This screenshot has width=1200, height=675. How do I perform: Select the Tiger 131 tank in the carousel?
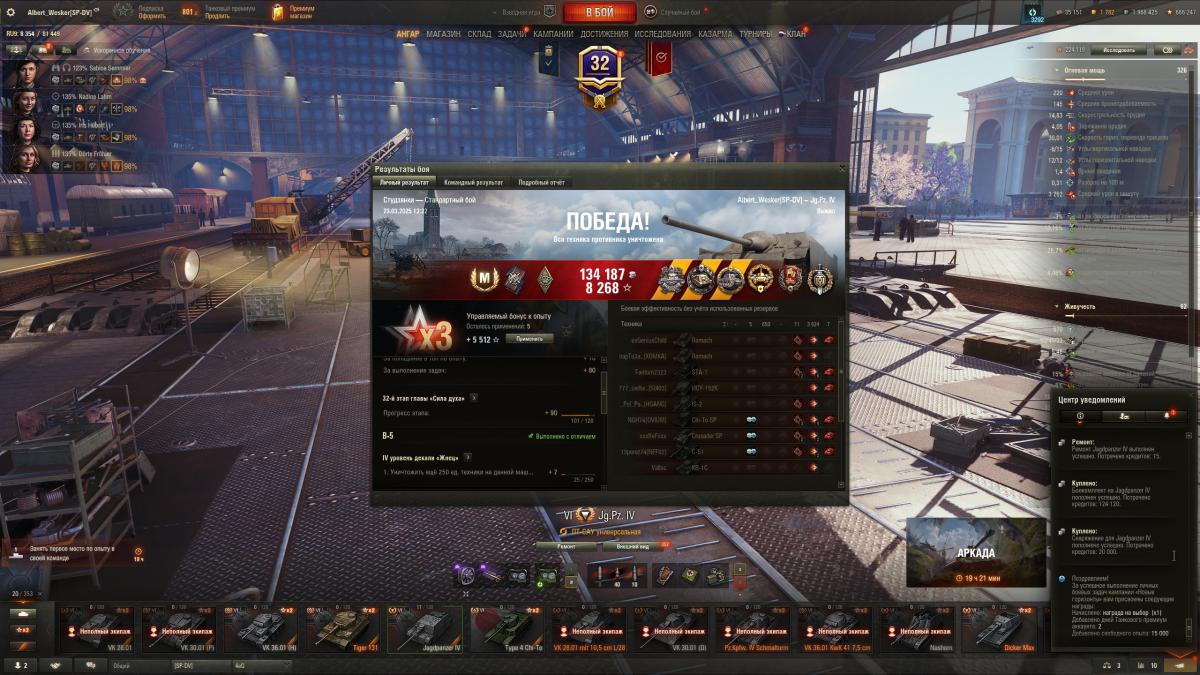(x=343, y=630)
